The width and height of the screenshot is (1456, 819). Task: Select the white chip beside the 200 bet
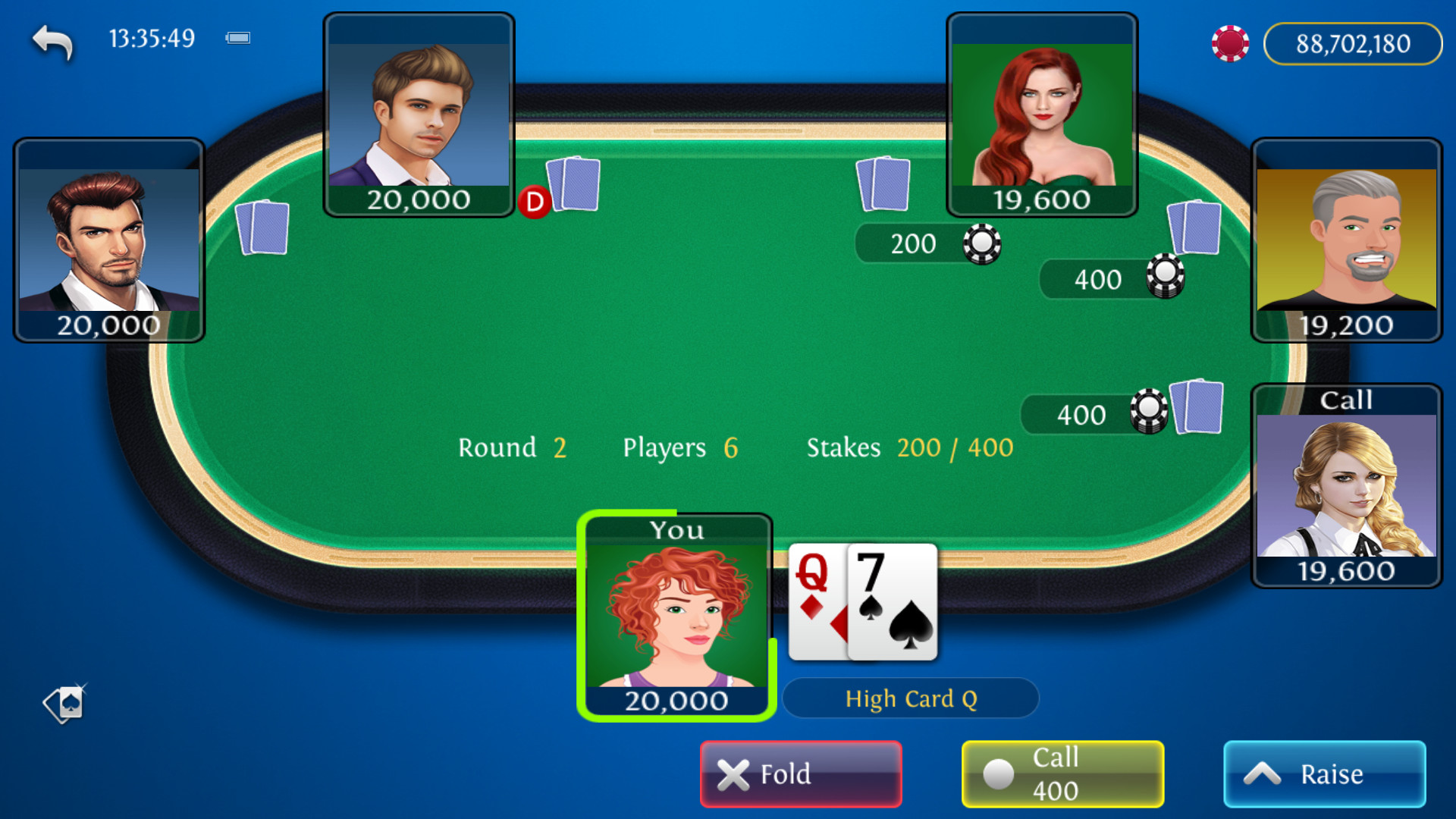(x=982, y=243)
